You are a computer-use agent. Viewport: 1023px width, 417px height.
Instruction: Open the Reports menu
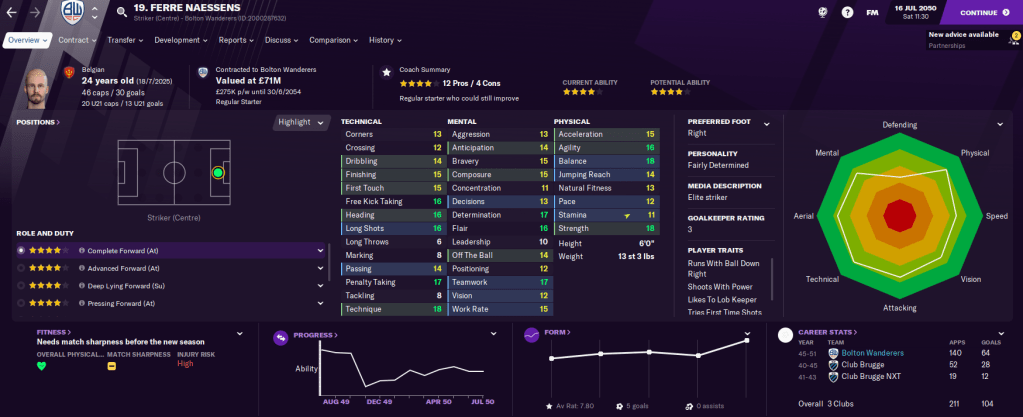tap(235, 40)
